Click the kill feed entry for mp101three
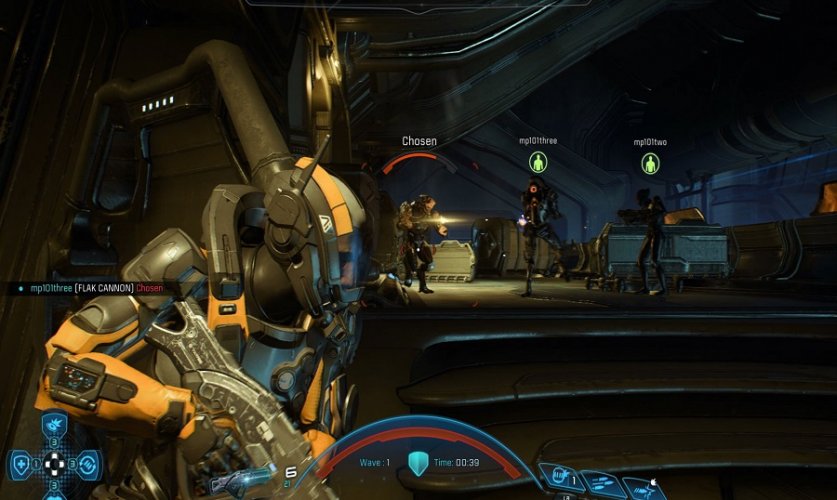Viewport: 837px width, 500px height. (x=87, y=288)
